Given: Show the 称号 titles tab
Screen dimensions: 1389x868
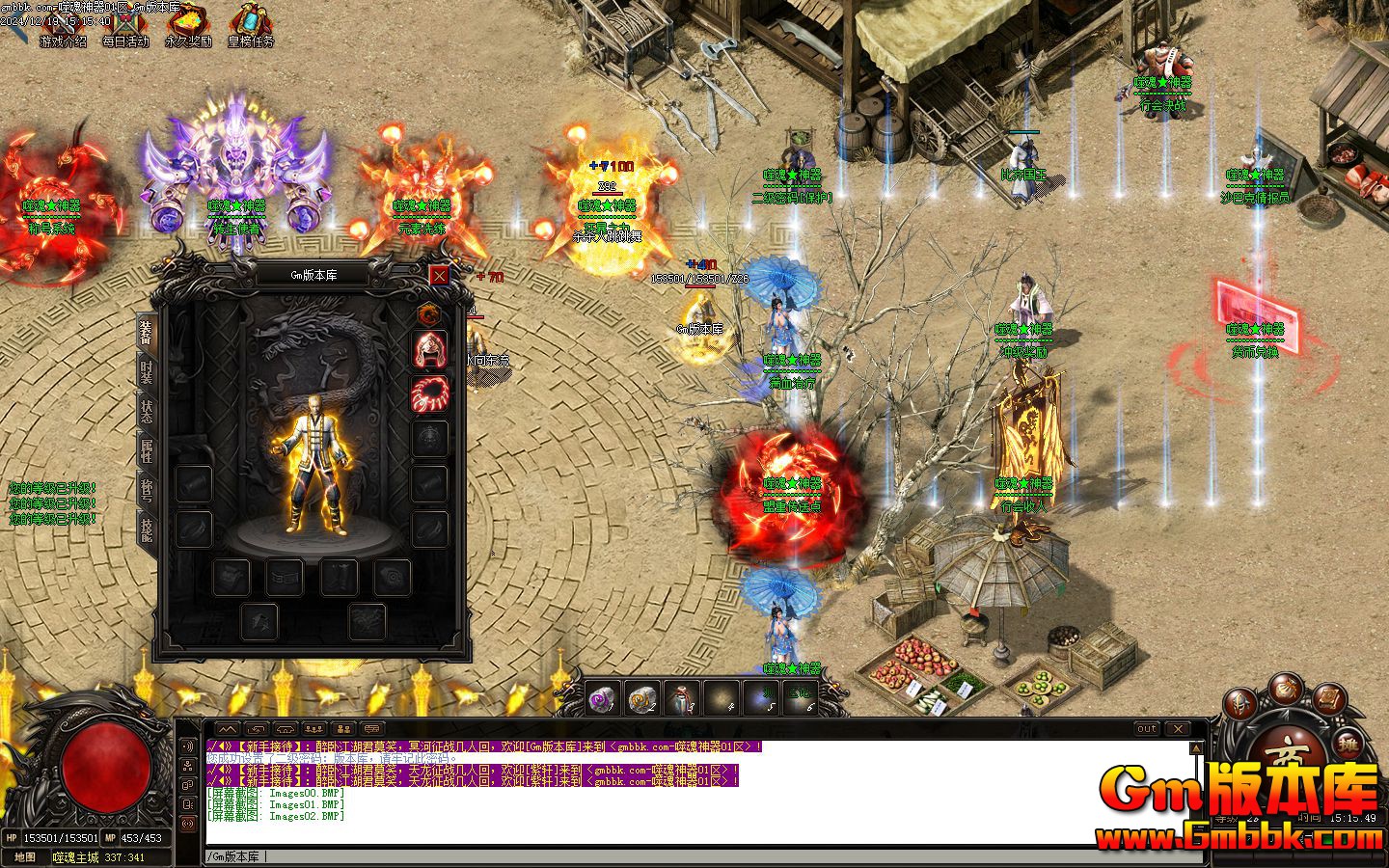Looking at the screenshot, I should (x=147, y=491).
